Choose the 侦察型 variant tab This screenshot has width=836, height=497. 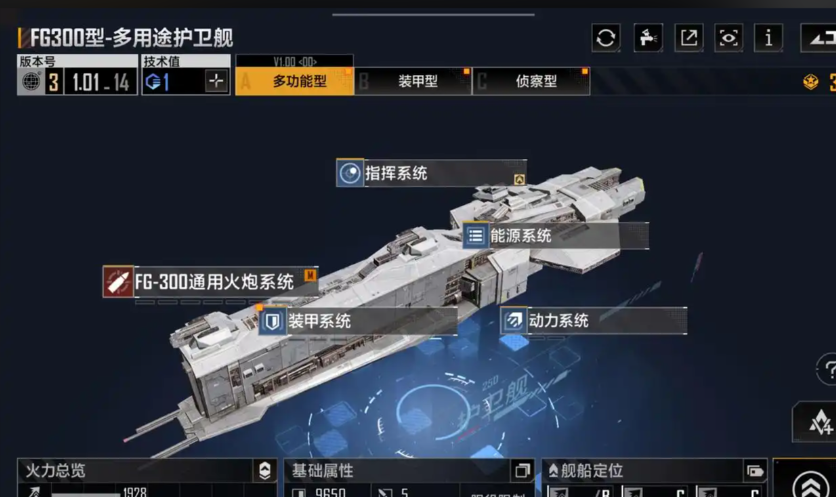click(x=535, y=81)
